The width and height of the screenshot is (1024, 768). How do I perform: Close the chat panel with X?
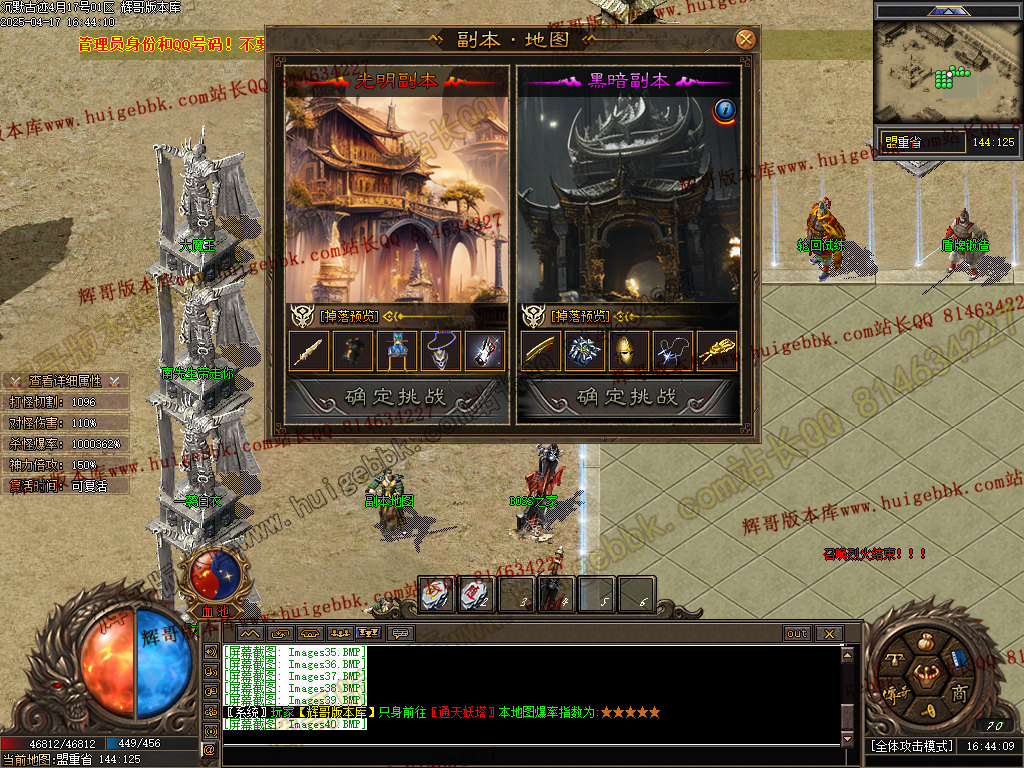click(827, 633)
